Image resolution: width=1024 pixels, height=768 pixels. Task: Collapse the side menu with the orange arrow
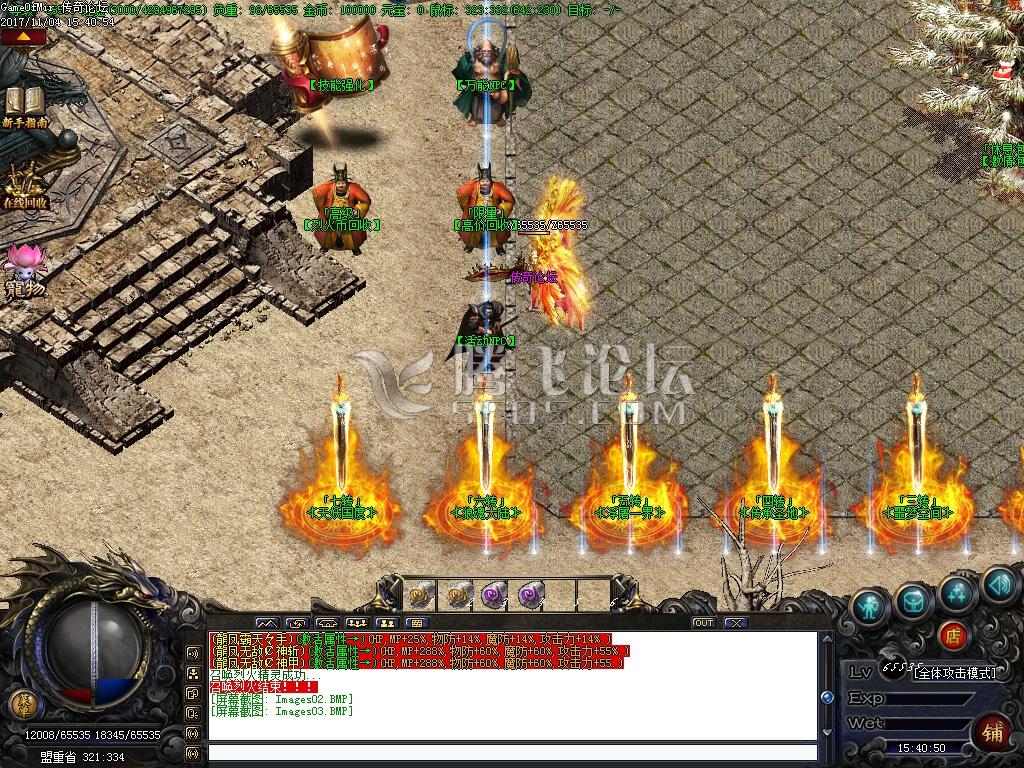pyautogui.click(x=23, y=37)
